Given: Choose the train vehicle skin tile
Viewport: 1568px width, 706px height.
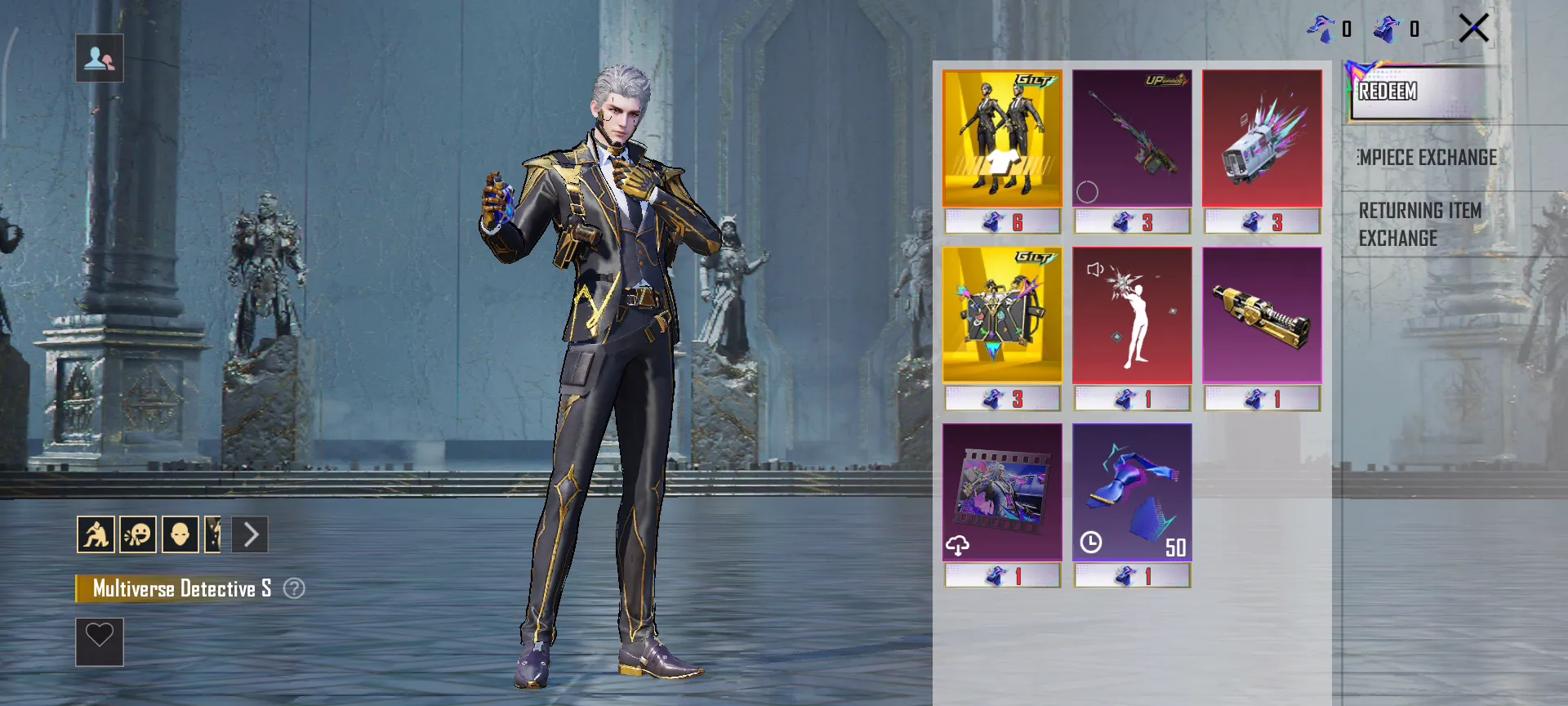Looking at the screenshot, I should tap(1261, 137).
